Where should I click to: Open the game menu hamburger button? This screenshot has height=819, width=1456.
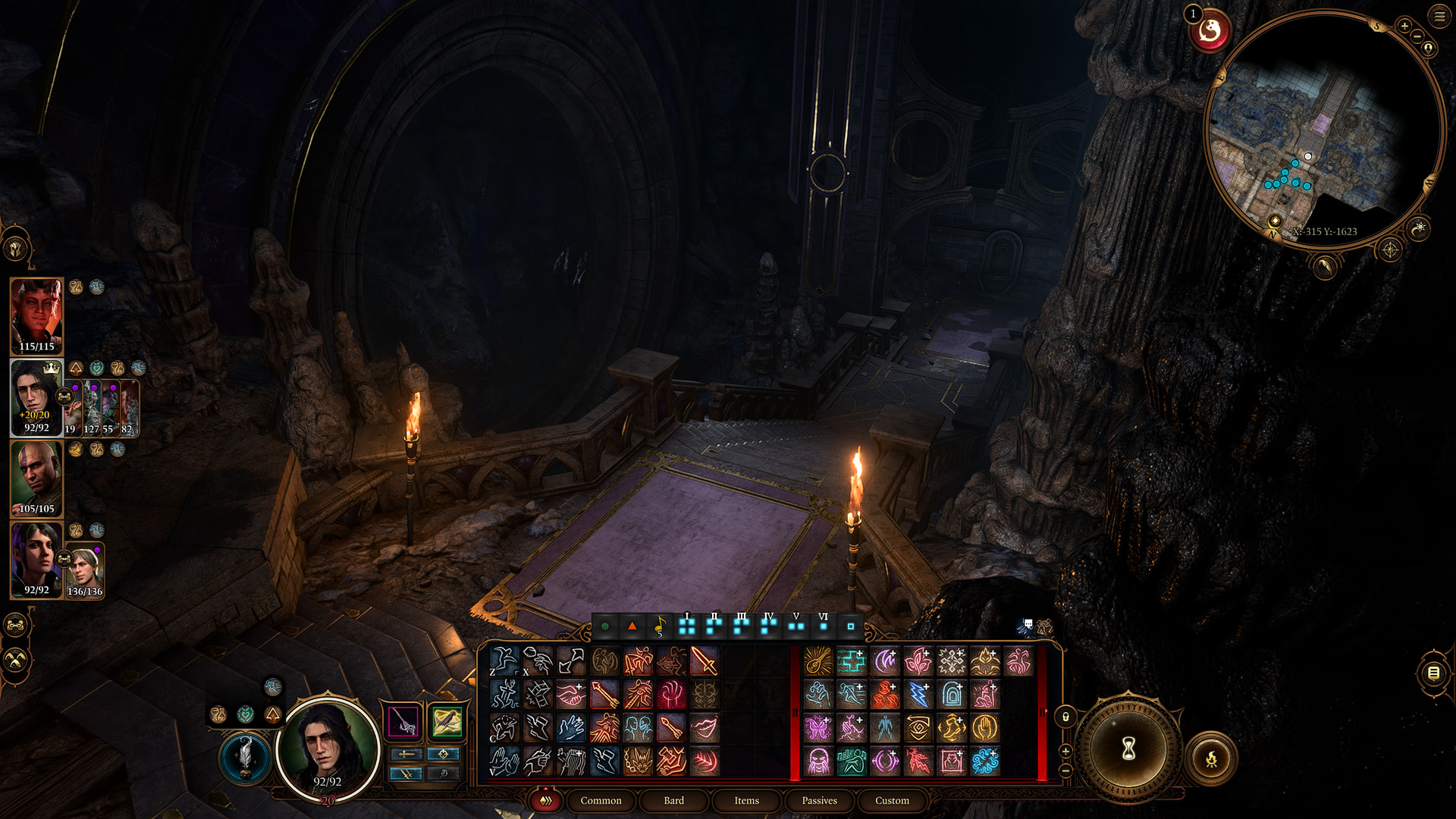point(1439,15)
